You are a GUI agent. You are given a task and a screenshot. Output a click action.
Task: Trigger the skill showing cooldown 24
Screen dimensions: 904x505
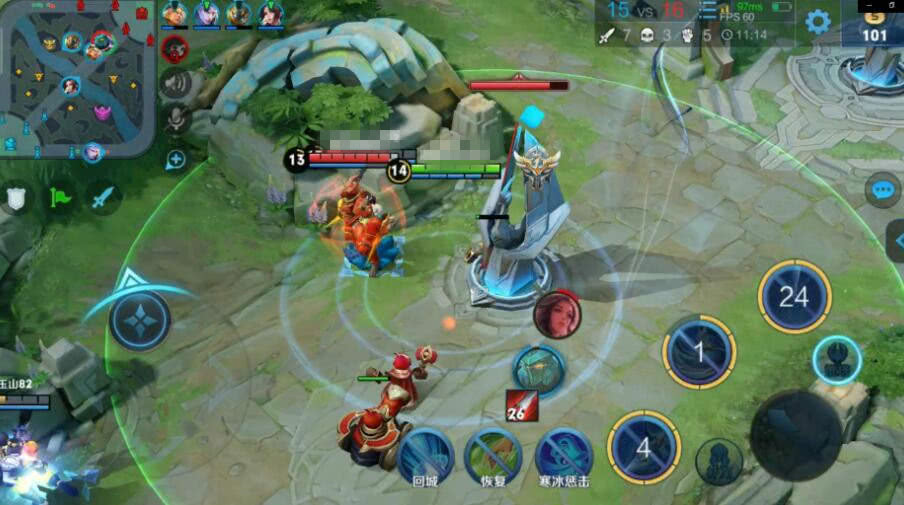[x=794, y=297]
